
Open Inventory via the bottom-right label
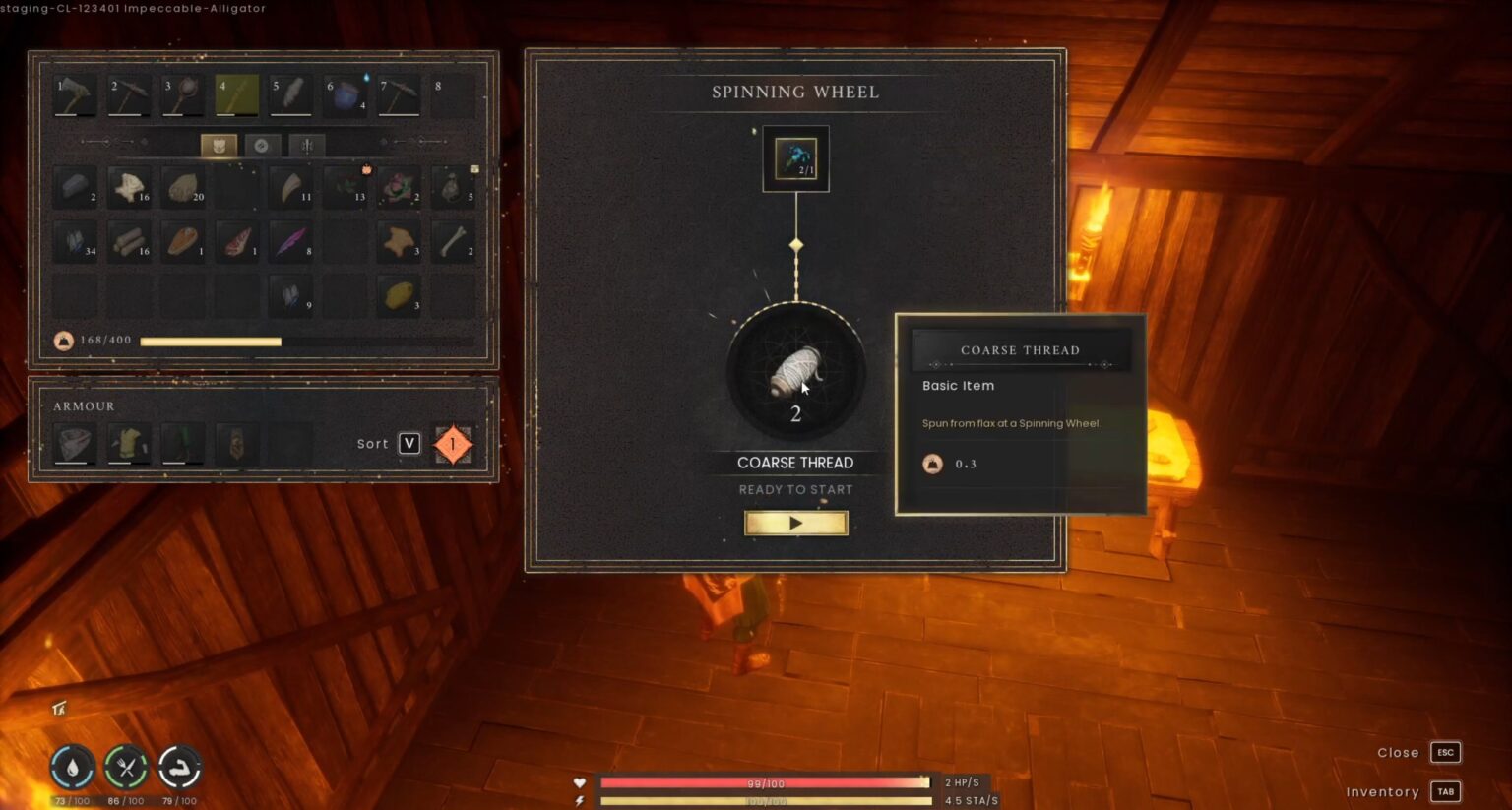tap(1382, 791)
